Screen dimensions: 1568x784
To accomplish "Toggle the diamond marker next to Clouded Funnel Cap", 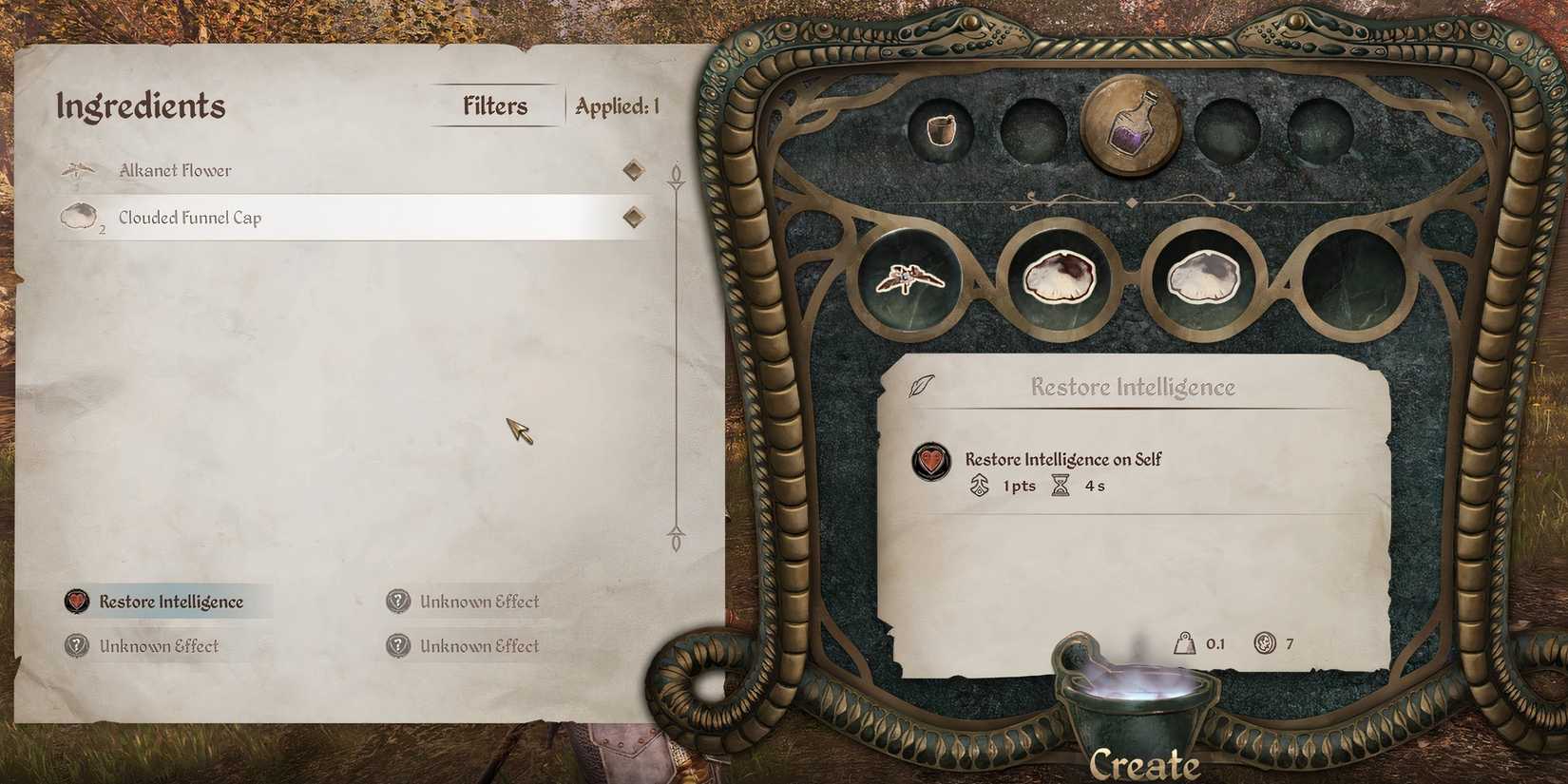I will [632, 216].
